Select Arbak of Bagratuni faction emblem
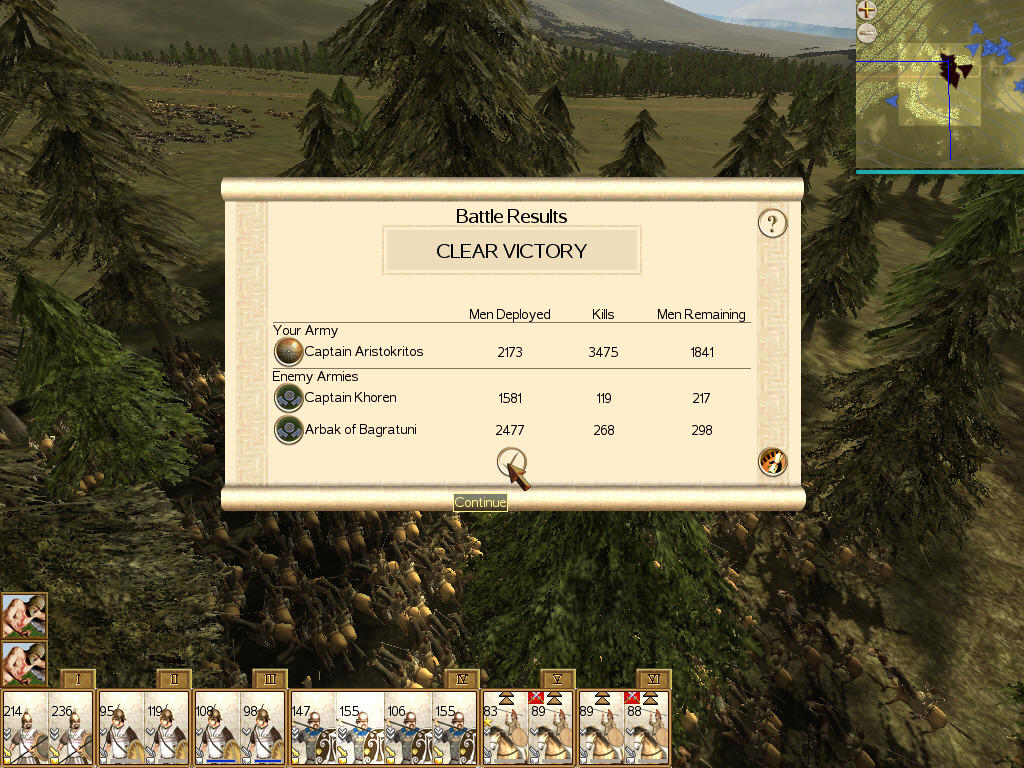 pyautogui.click(x=288, y=430)
